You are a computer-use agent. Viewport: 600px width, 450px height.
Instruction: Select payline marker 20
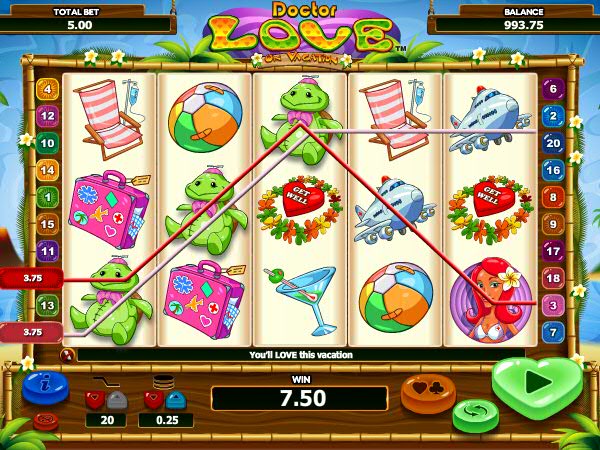pos(553,143)
